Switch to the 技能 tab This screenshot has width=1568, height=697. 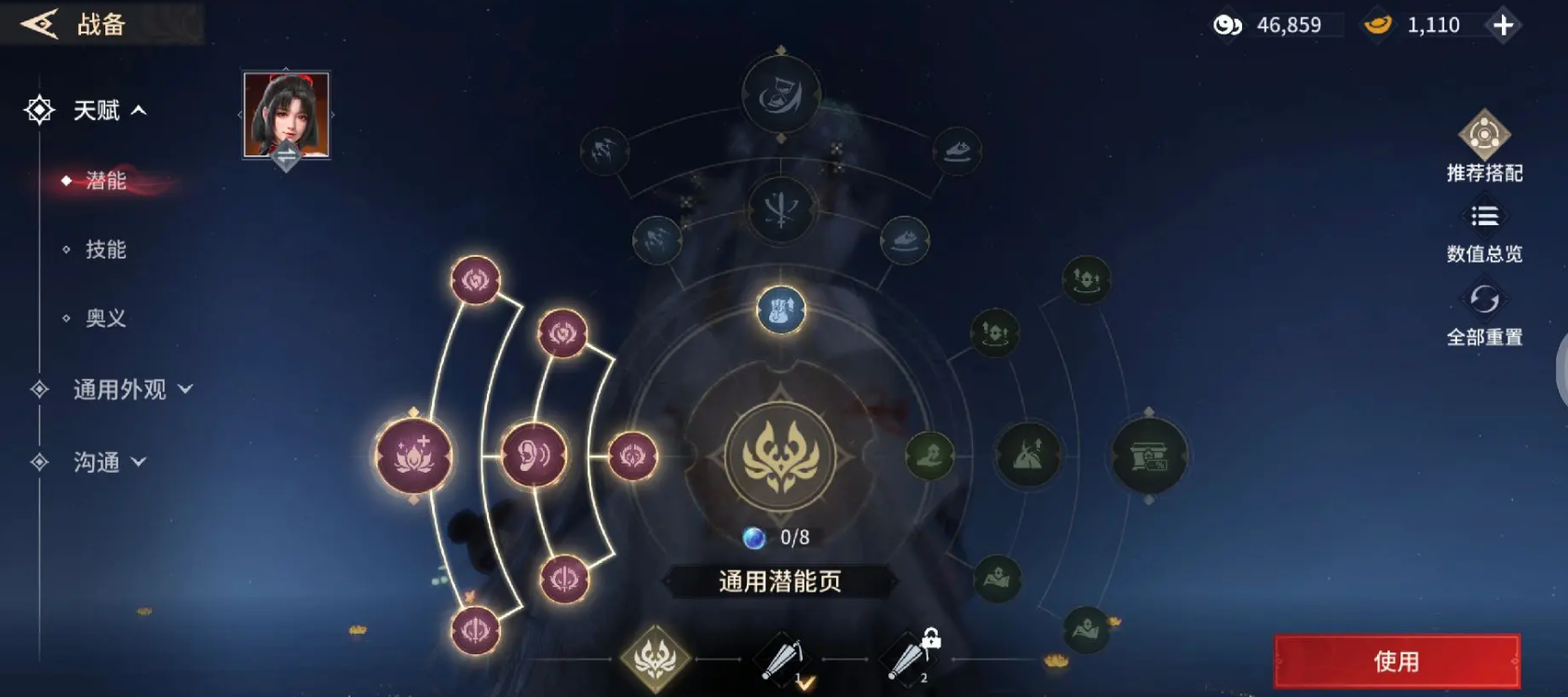tap(104, 248)
